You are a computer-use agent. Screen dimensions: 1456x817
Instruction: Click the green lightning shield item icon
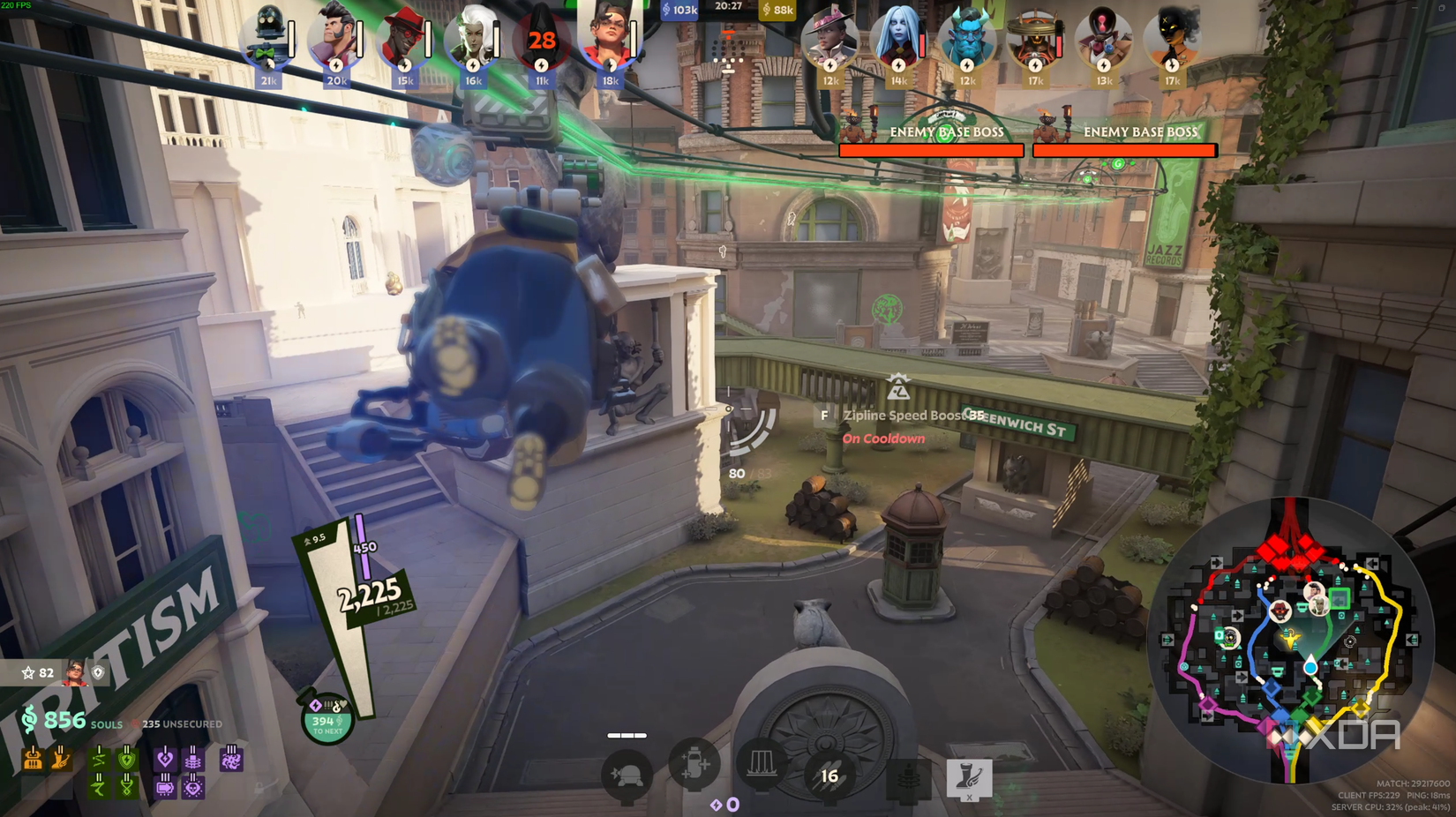tap(127, 761)
